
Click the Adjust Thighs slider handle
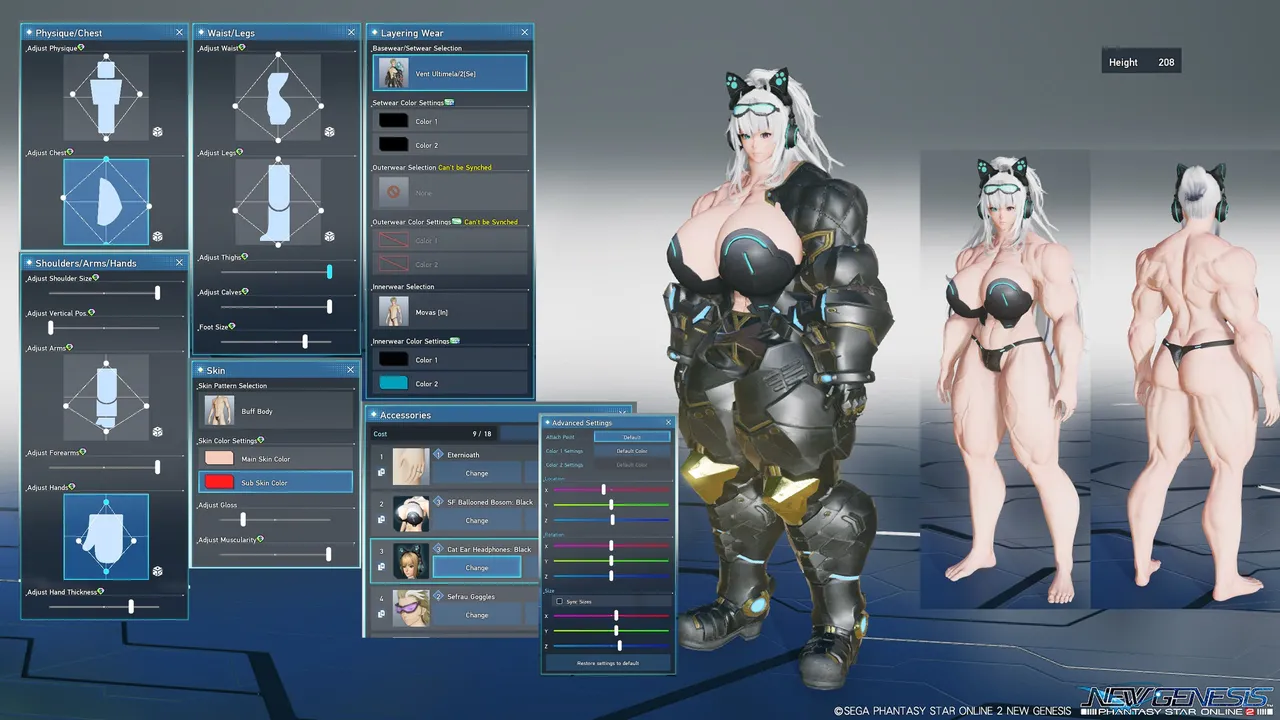coord(329,272)
